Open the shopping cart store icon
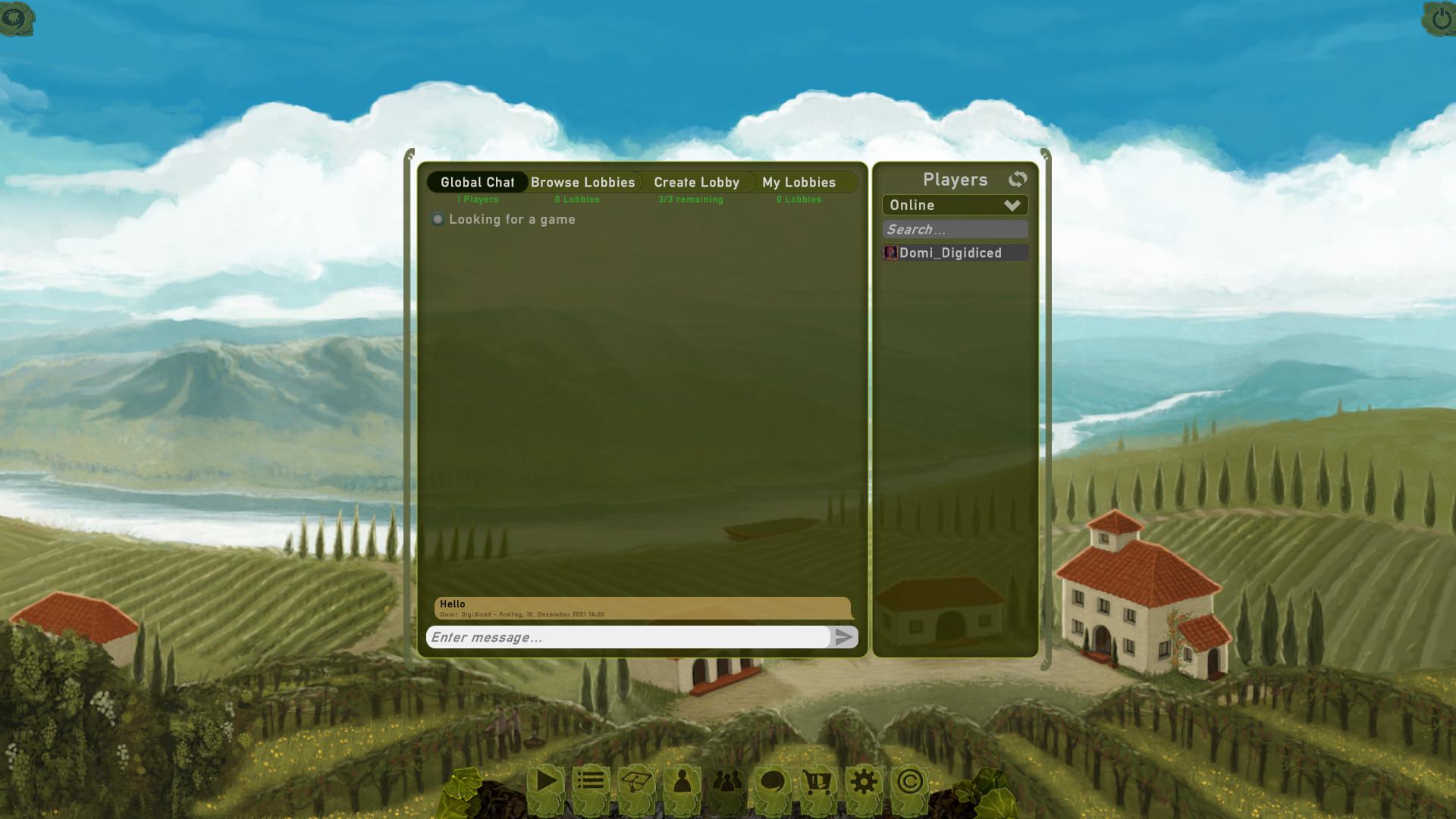 pos(817,780)
